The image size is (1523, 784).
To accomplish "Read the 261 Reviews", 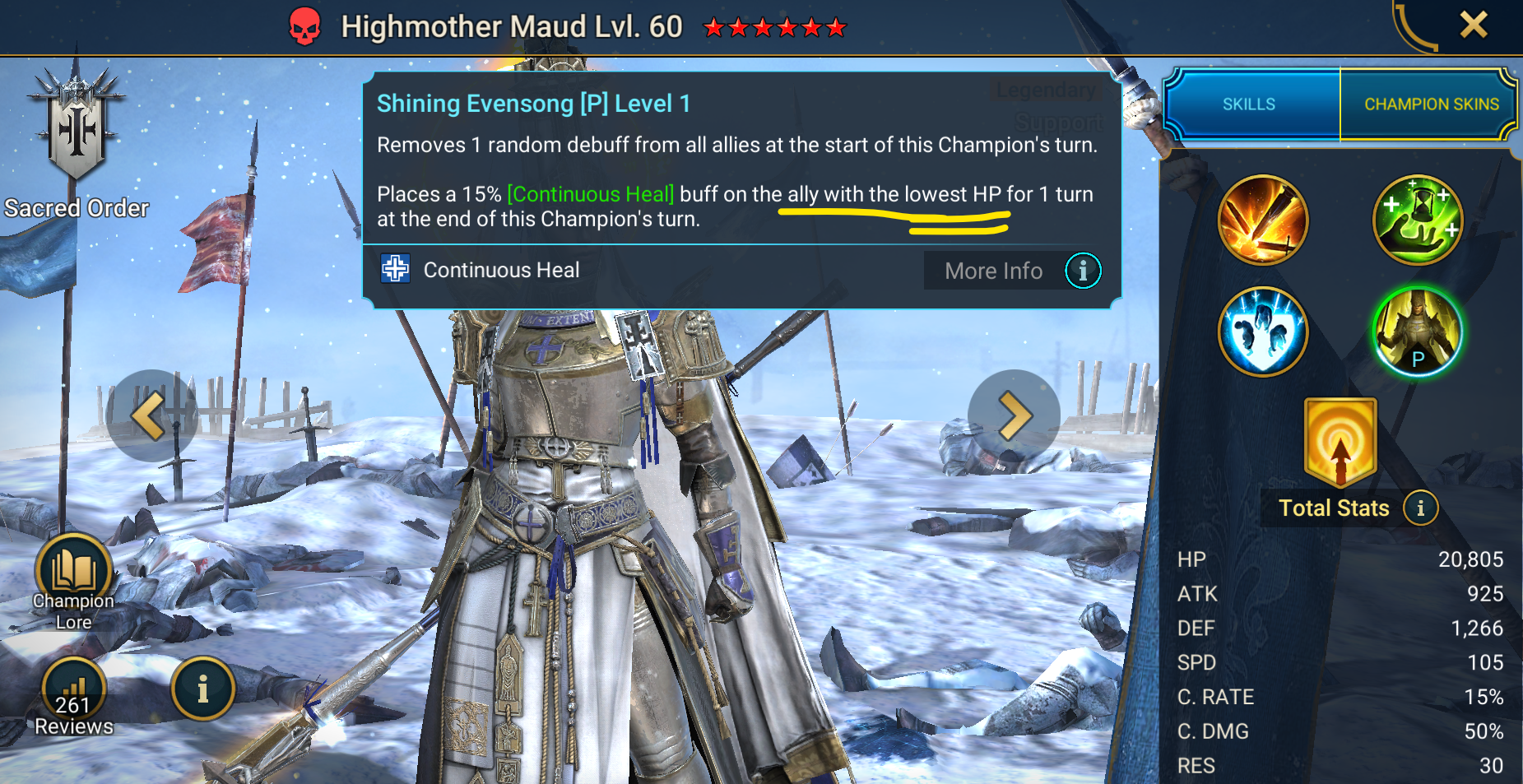I will coord(73,696).
